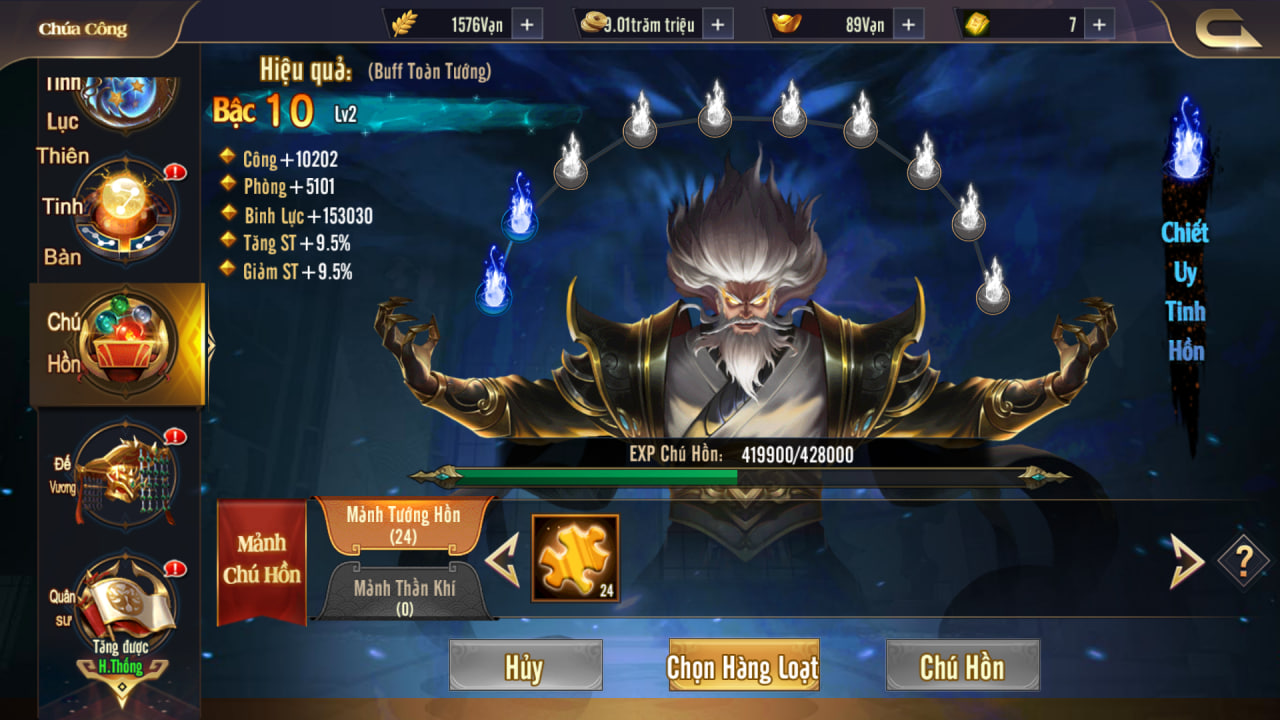Select the Chú Hồn side menu entry
This screenshot has height=720, width=1280.
[x=125, y=343]
